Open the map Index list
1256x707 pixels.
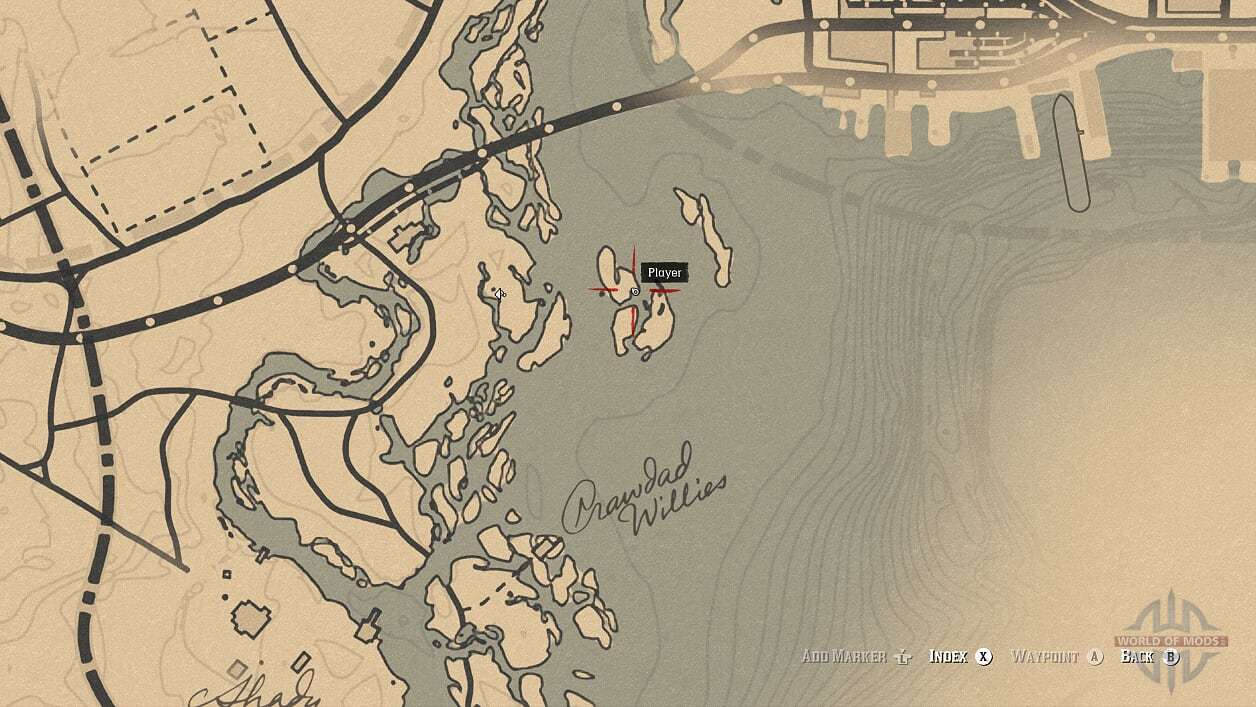pyautogui.click(x=960, y=657)
